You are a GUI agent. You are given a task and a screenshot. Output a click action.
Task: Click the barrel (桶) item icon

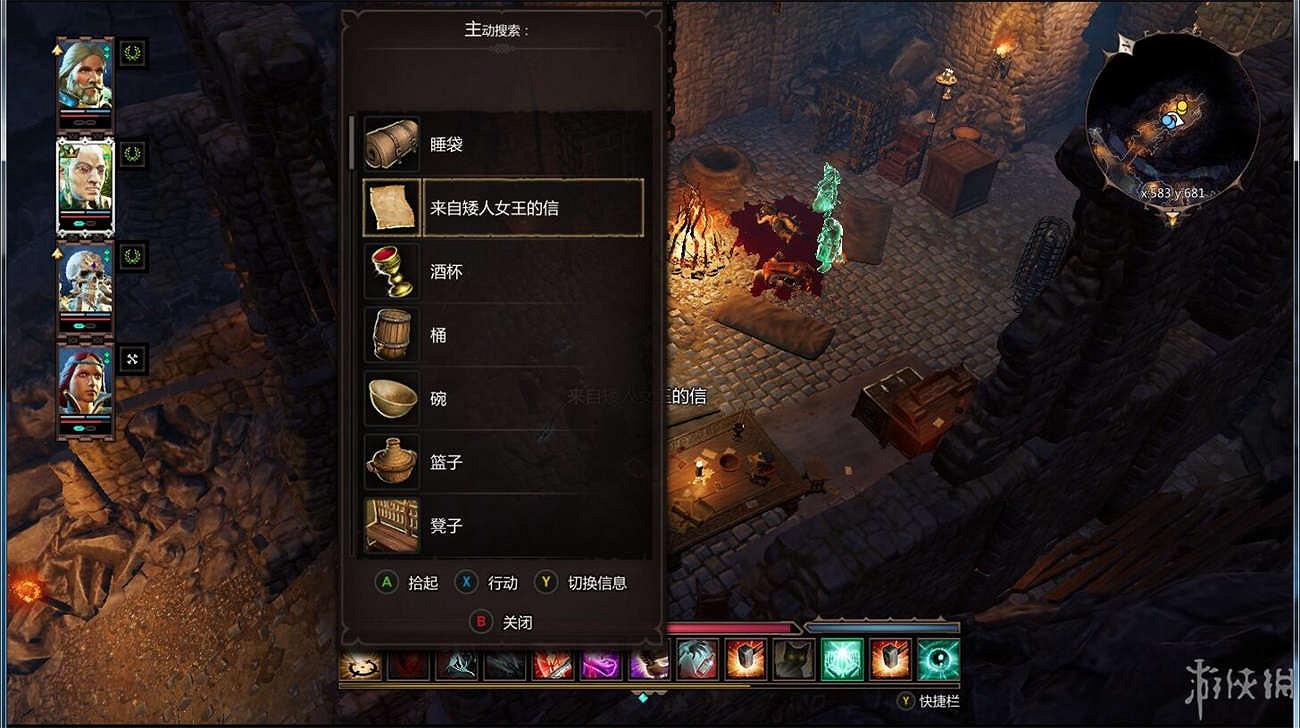click(x=391, y=335)
